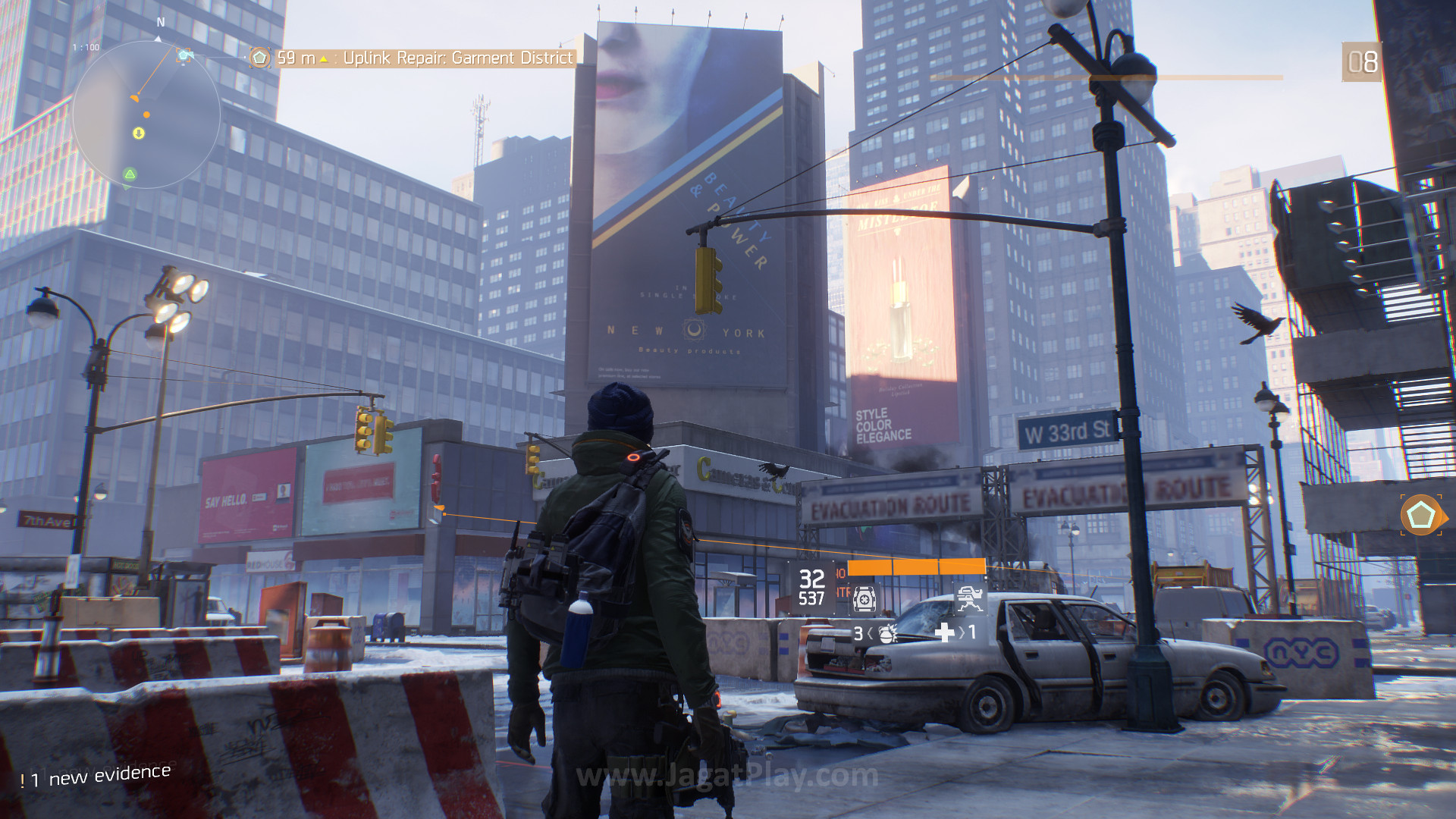This screenshot has height=819, width=1456.
Task: Use the medkit cross icon
Action: point(945,632)
